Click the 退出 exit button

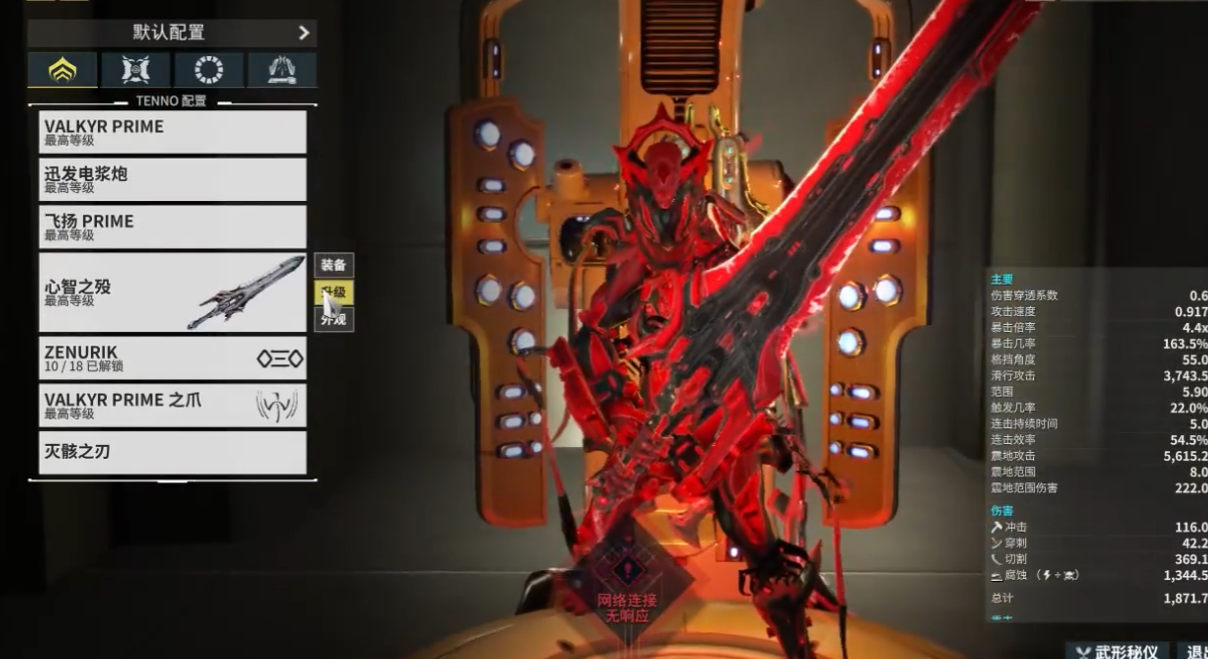click(1194, 651)
